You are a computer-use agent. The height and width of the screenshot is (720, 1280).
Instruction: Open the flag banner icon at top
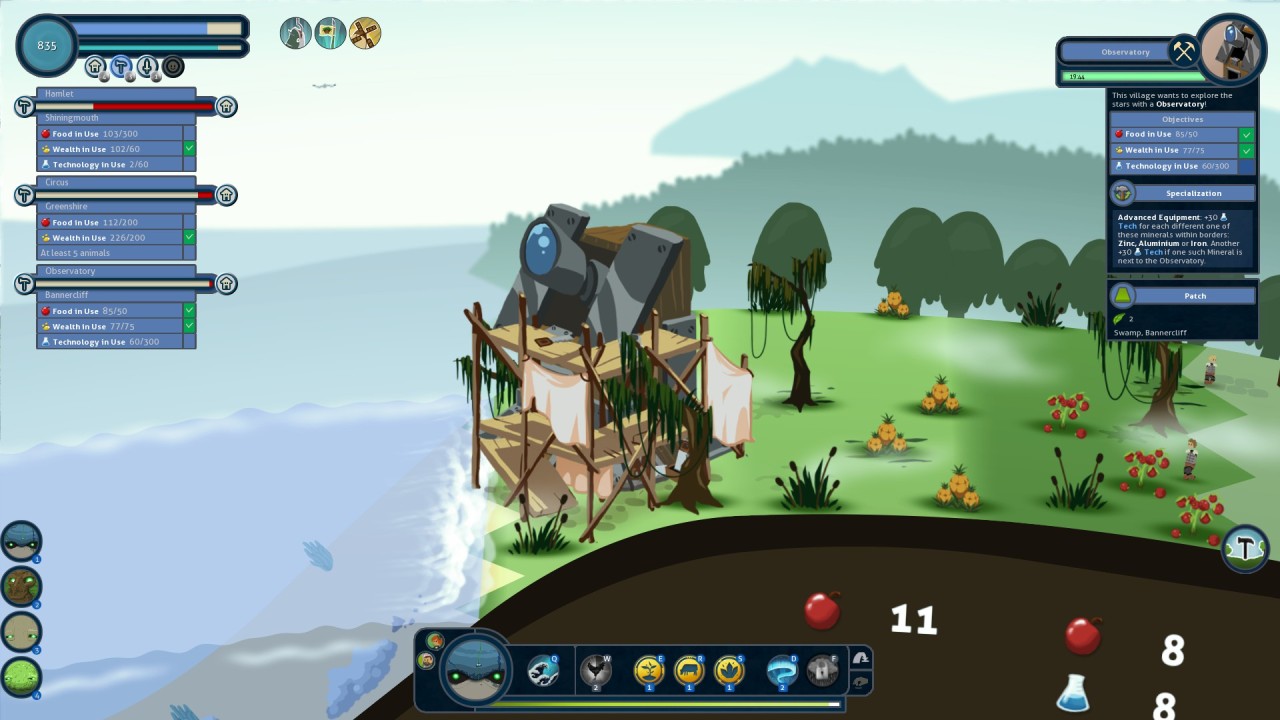(330, 34)
